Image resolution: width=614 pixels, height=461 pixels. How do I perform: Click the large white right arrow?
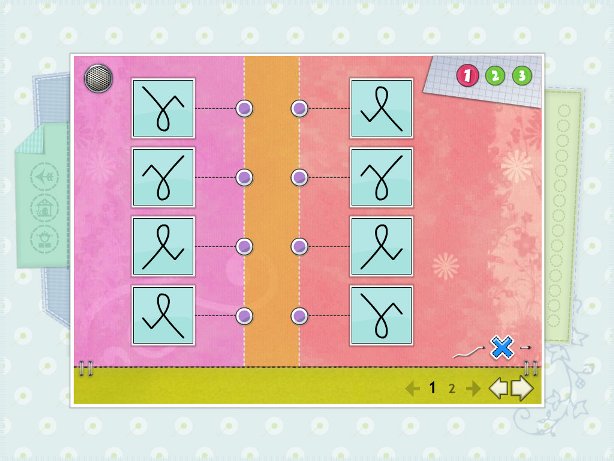(522, 388)
